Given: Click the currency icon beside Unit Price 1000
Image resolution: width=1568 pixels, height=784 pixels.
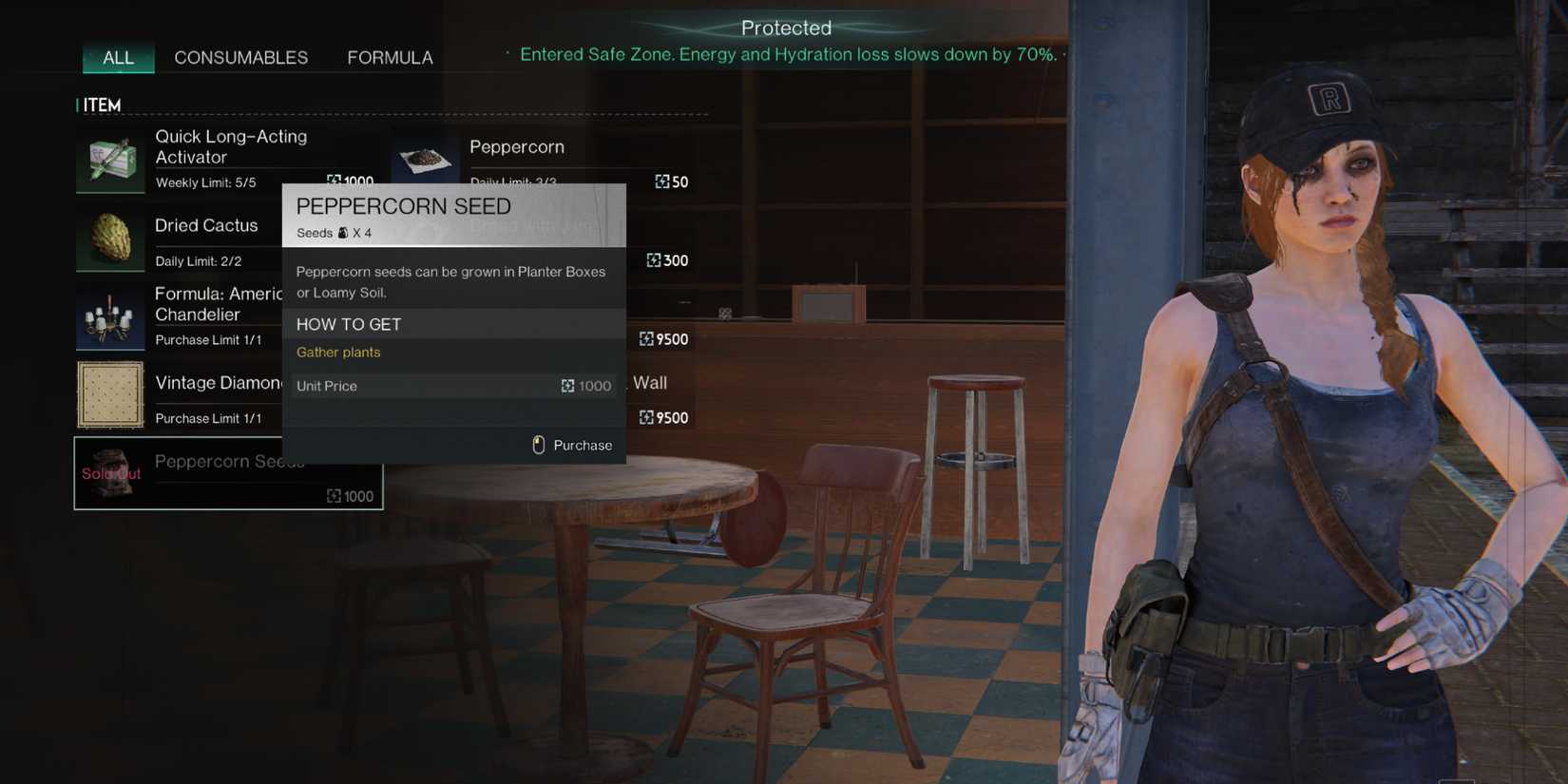Looking at the screenshot, I should pos(567,386).
